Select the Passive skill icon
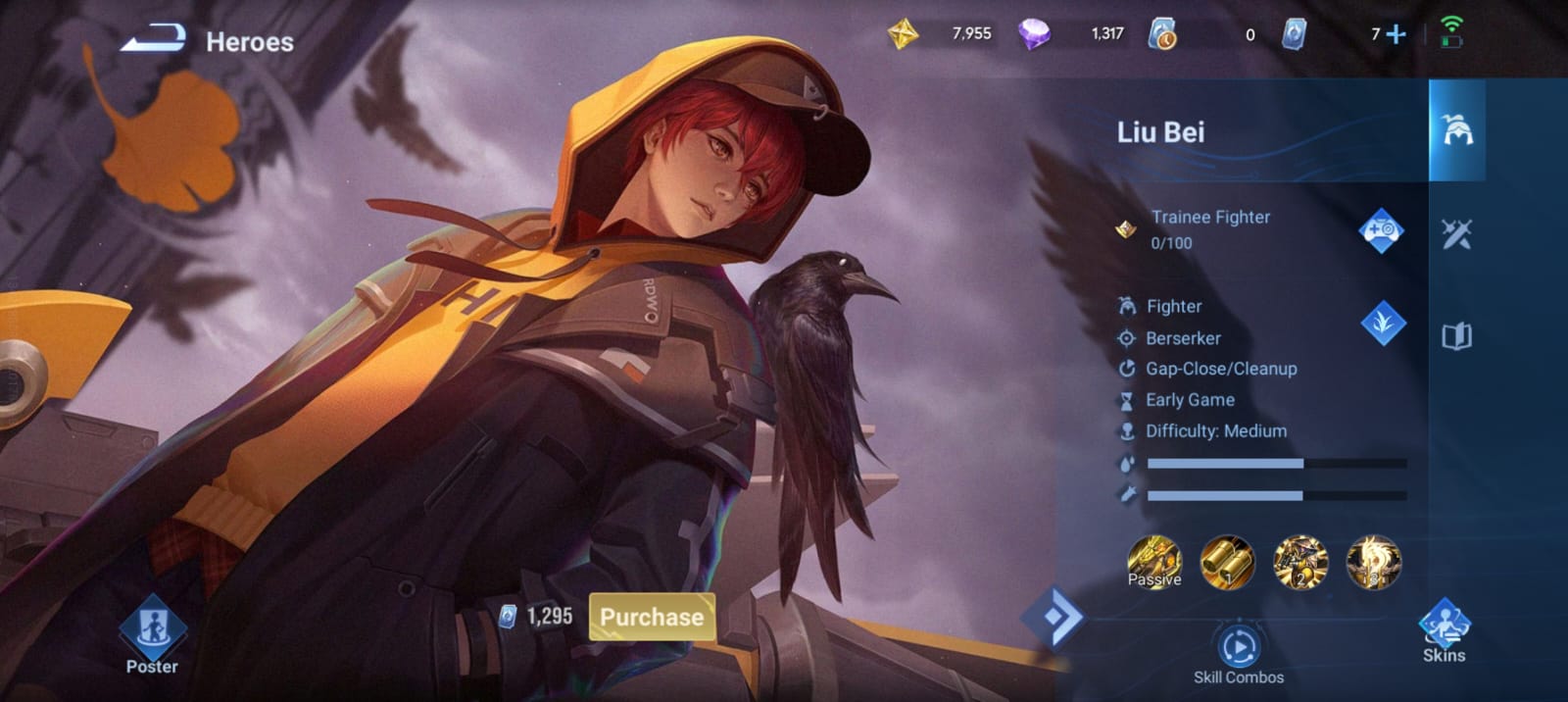The image size is (1568, 702). tap(1154, 562)
